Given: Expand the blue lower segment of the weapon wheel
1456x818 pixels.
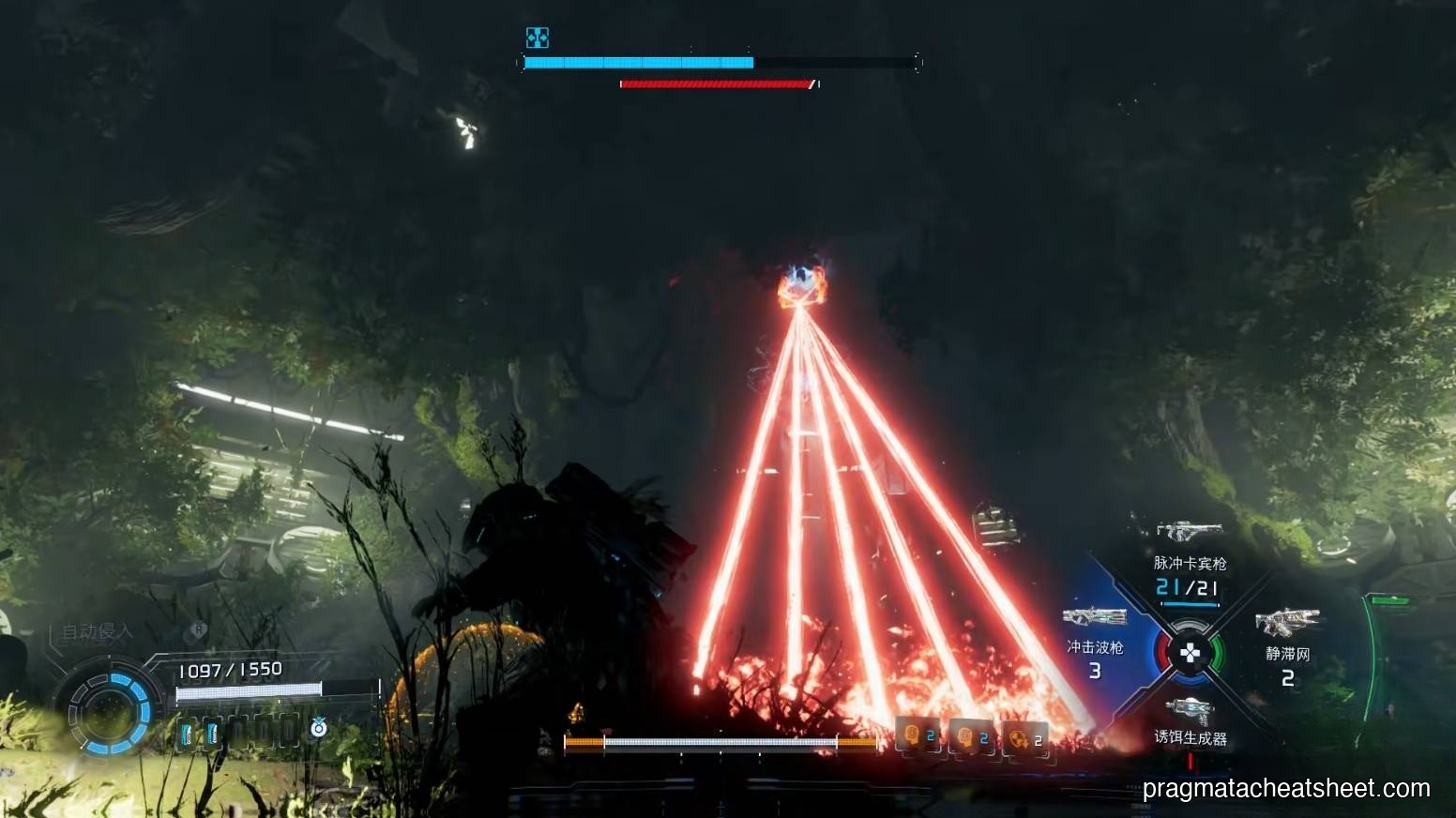Looking at the screenshot, I should pyautogui.click(x=1190, y=677).
